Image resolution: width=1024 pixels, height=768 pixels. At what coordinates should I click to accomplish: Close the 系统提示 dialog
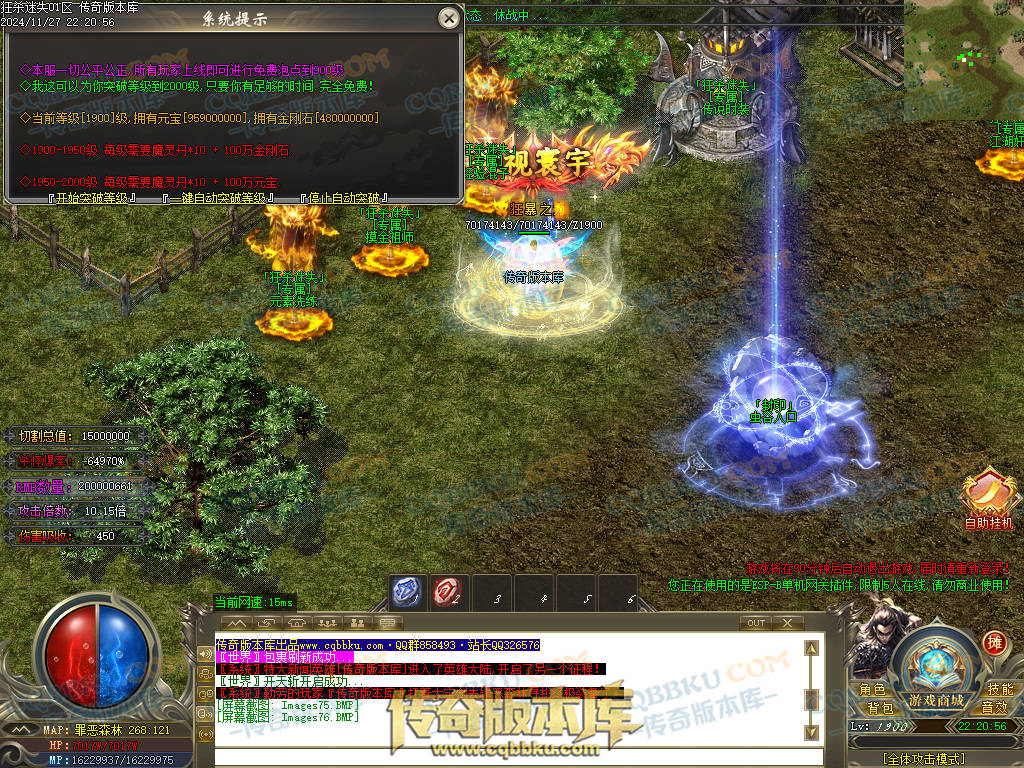pyautogui.click(x=450, y=18)
